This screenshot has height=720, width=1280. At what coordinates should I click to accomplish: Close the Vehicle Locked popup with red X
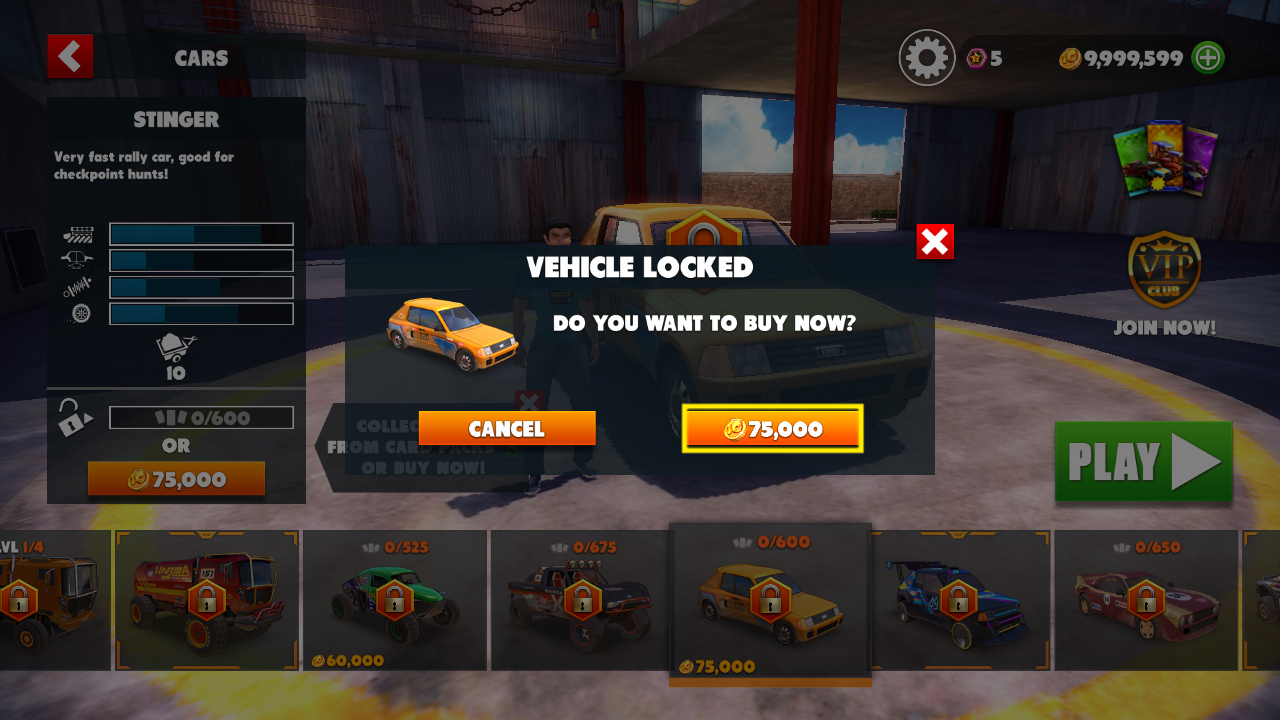(935, 242)
